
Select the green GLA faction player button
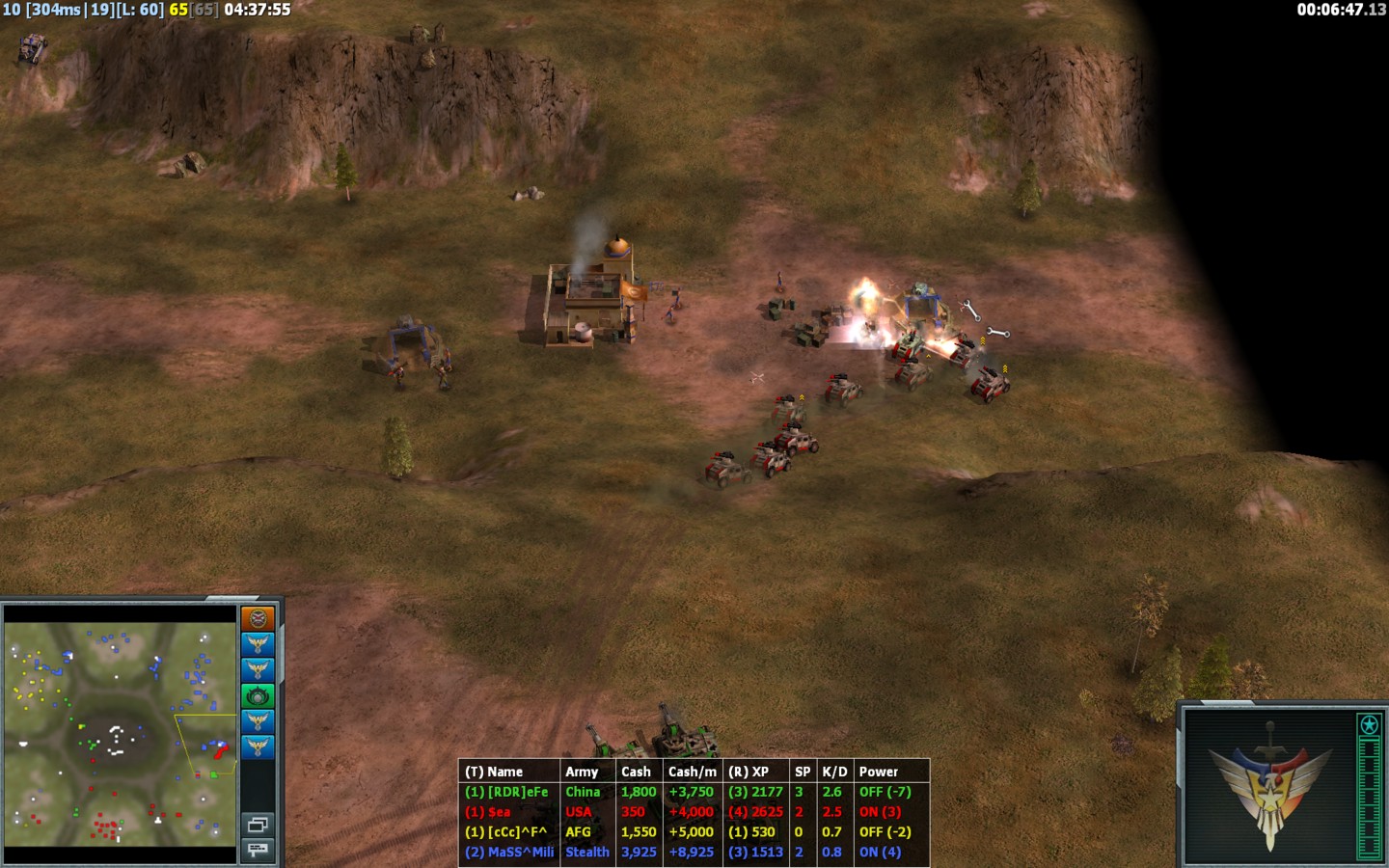click(x=258, y=695)
